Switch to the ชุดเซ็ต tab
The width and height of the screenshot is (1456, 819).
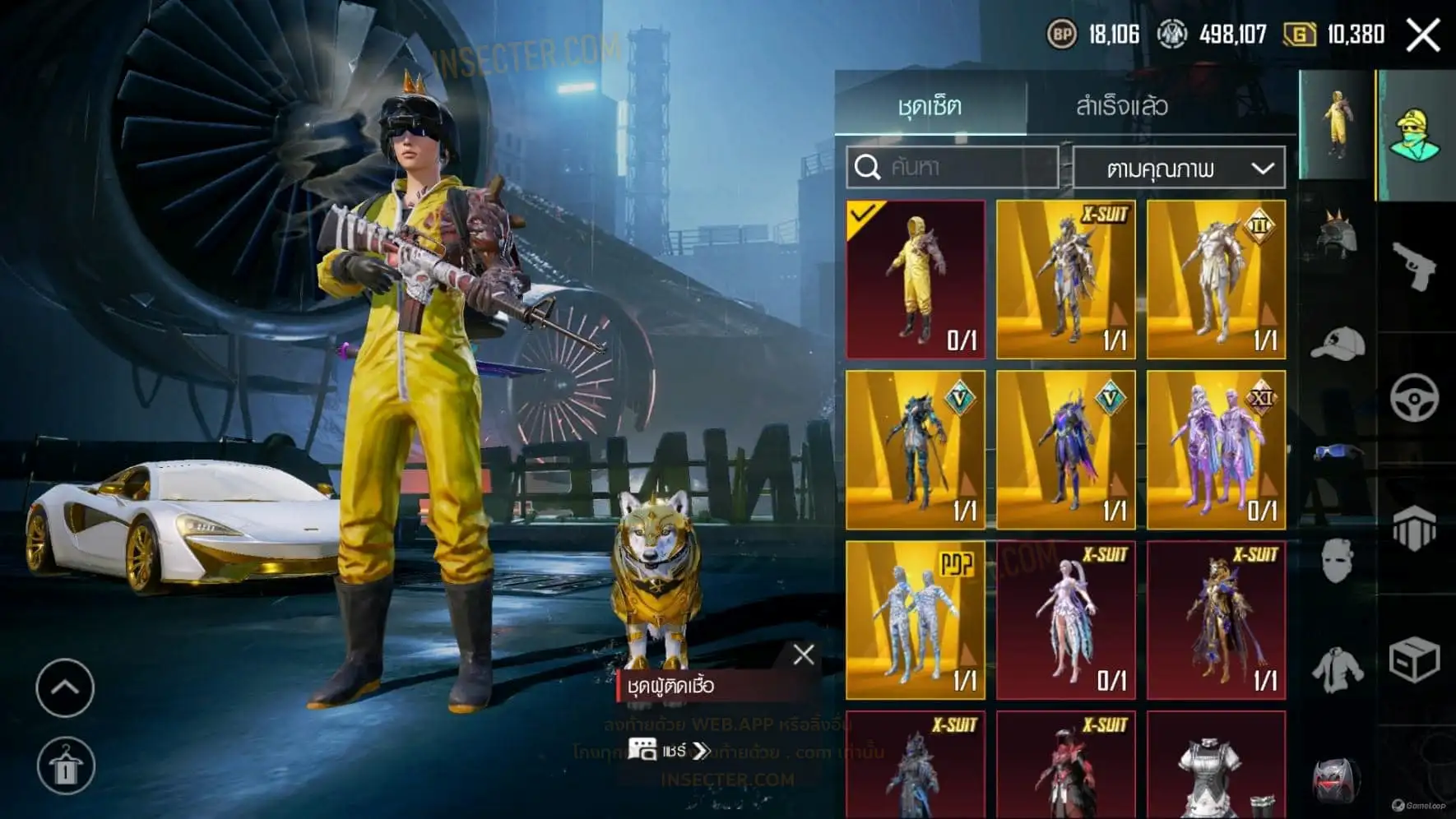pyautogui.click(x=930, y=105)
